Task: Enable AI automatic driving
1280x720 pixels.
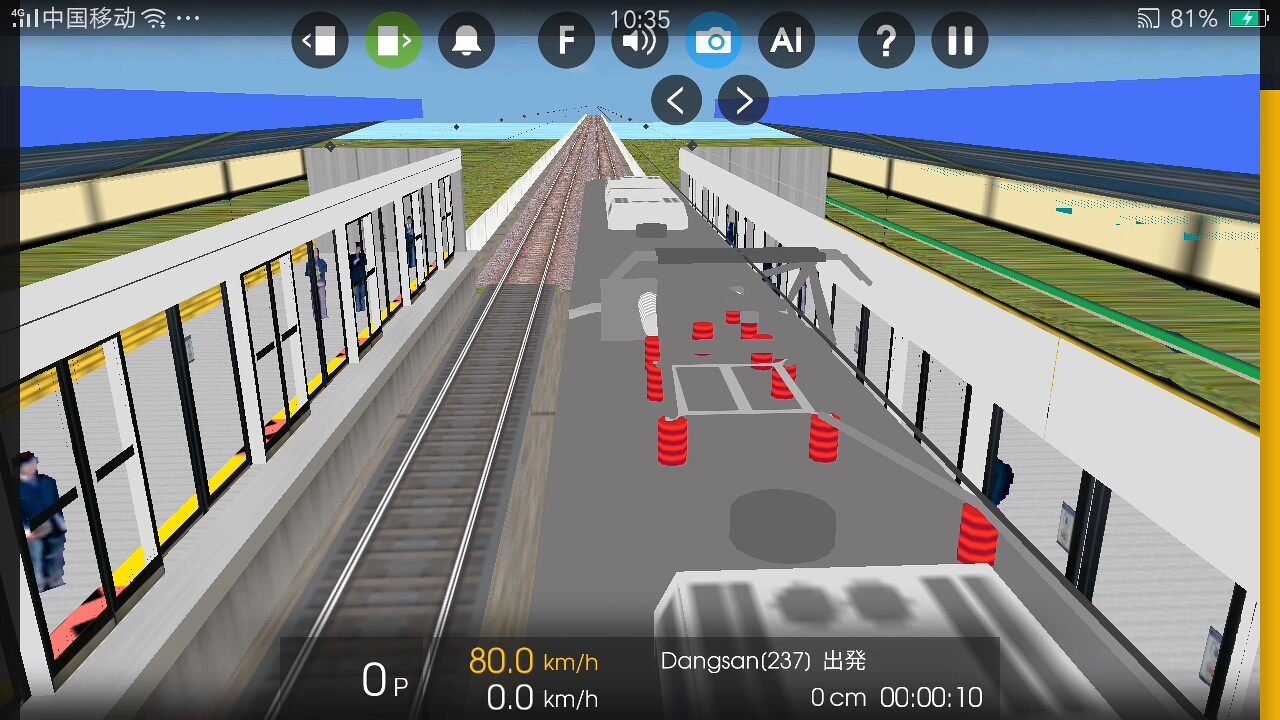Action: (x=786, y=40)
